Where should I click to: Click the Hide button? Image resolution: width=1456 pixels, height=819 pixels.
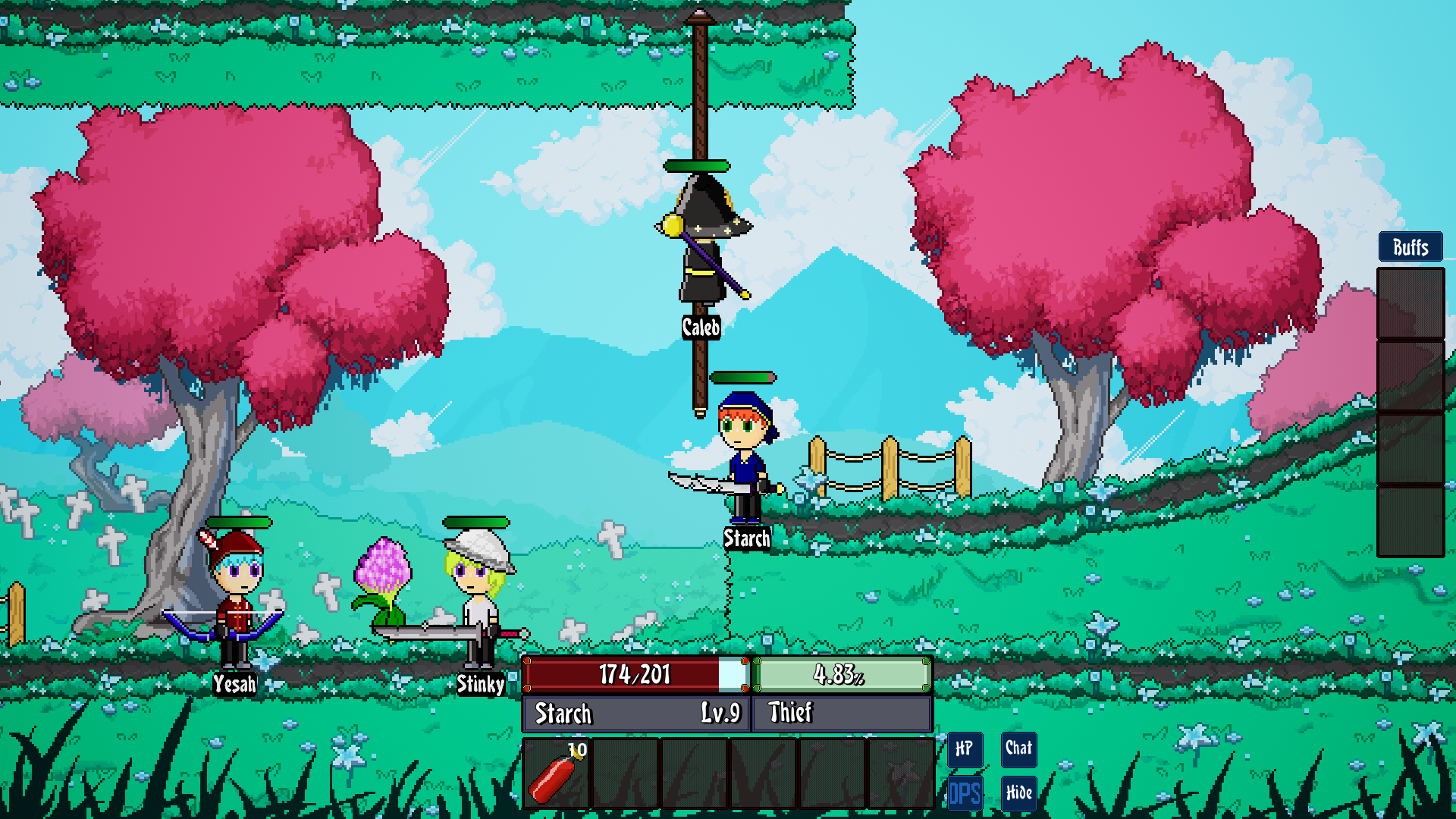pos(1018,793)
